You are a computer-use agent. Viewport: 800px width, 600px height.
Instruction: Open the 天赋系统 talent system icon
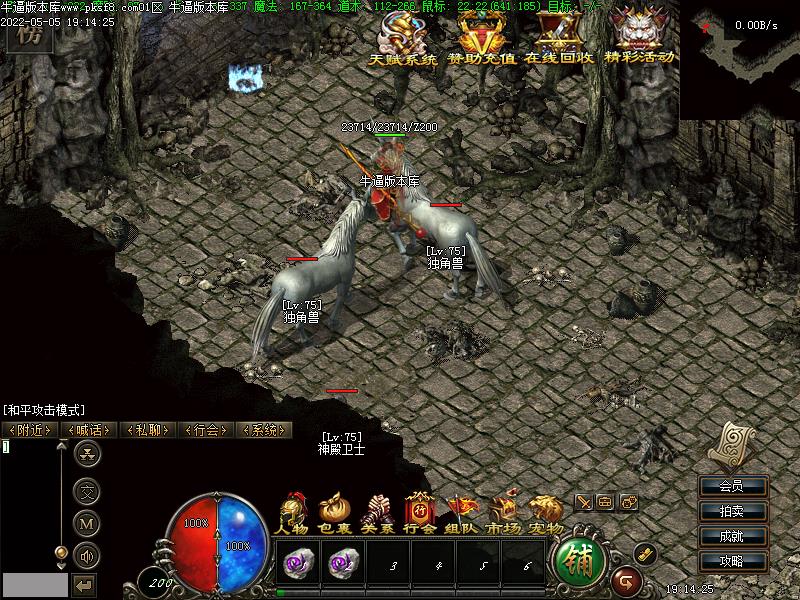click(x=403, y=38)
